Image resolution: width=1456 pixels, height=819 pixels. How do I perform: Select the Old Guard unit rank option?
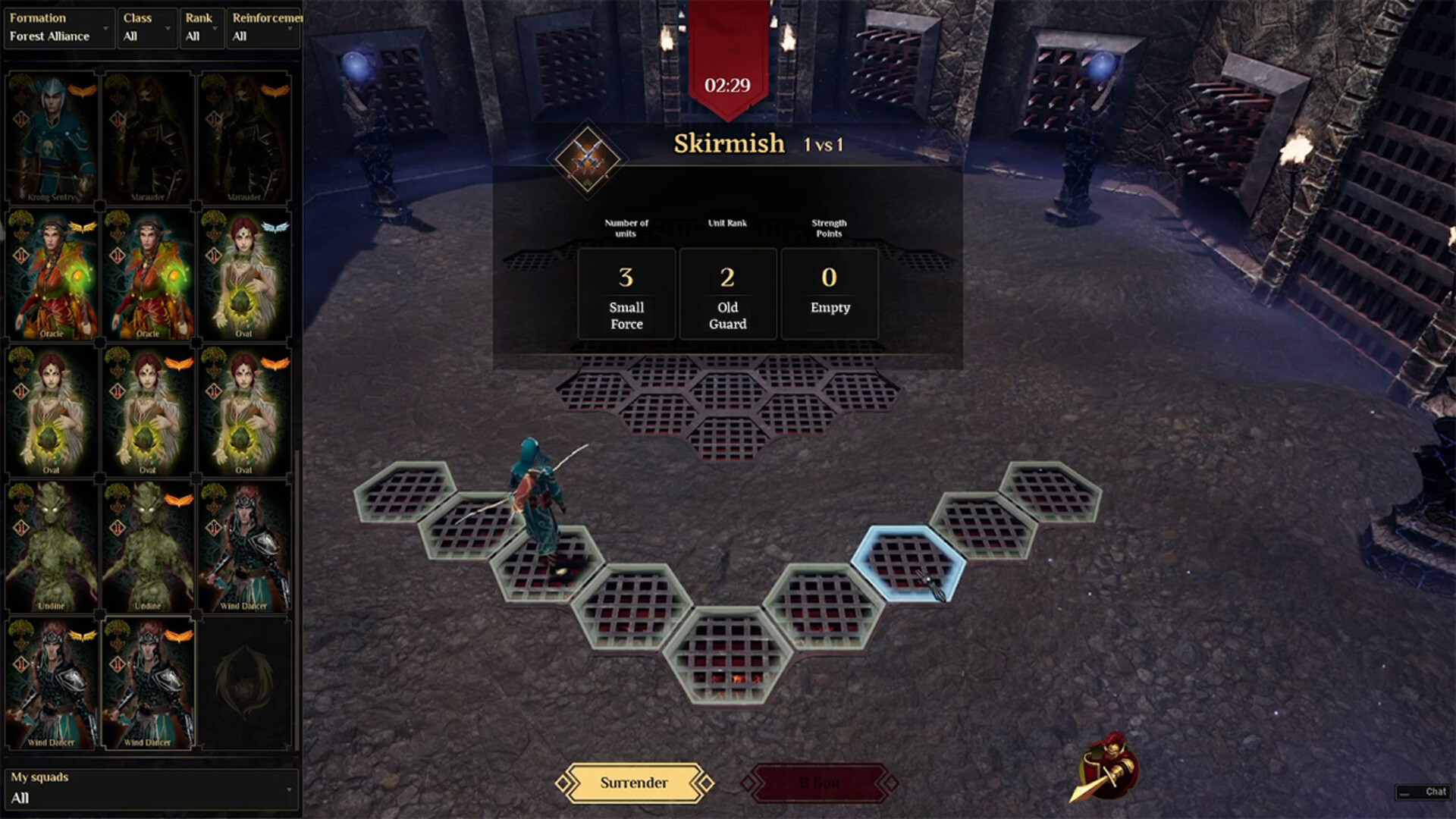(728, 294)
